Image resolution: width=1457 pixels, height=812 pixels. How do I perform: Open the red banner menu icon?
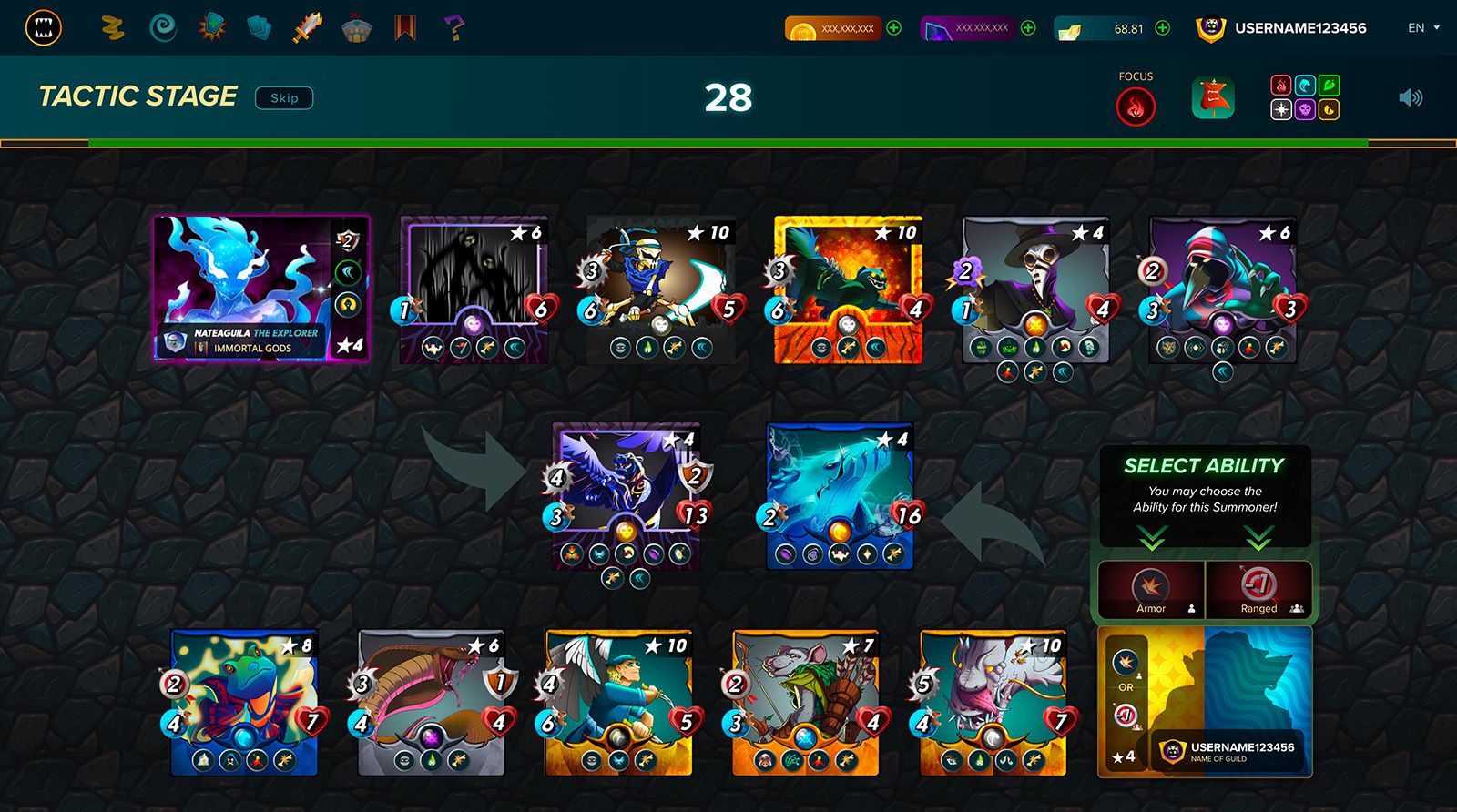(x=405, y=28)
